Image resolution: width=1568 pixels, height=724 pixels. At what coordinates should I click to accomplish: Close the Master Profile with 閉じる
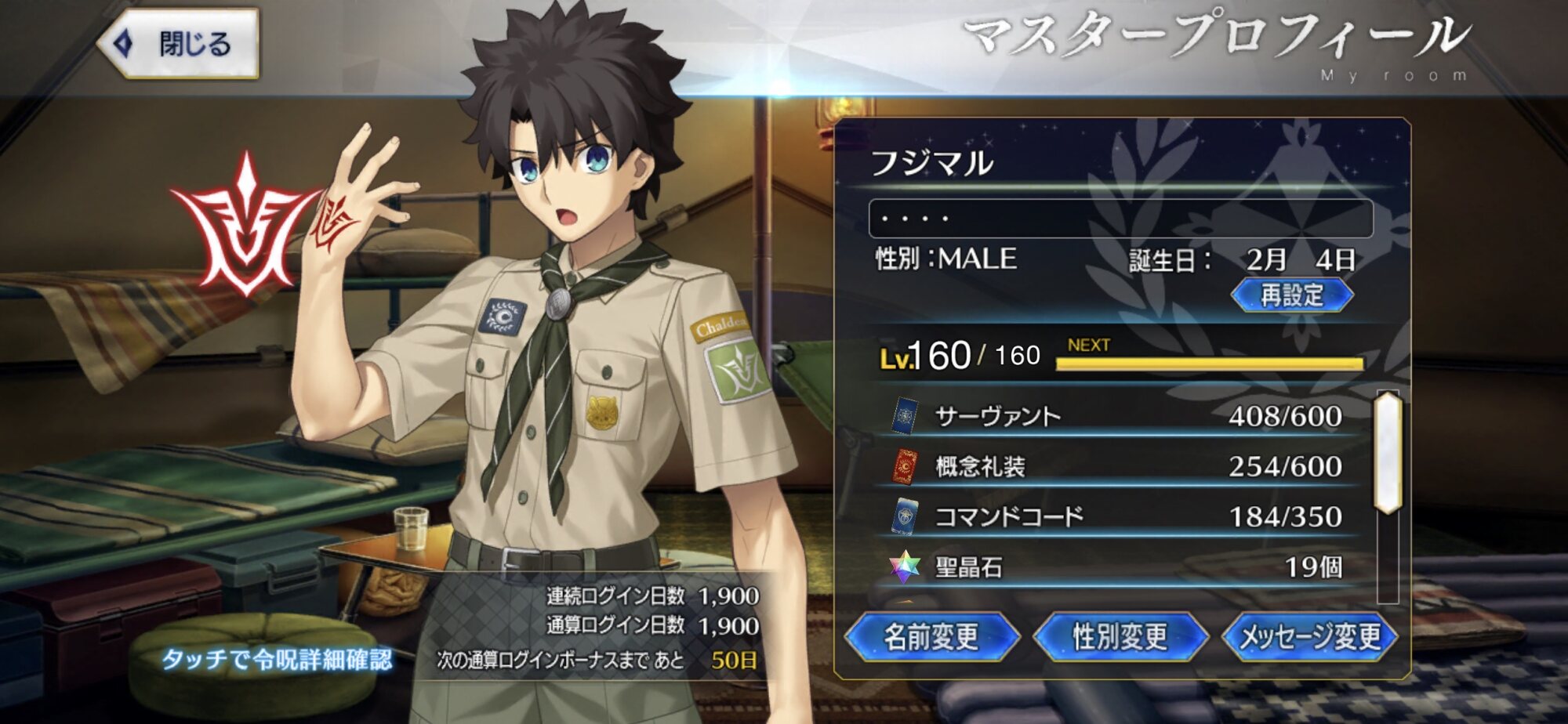(179, 44)
